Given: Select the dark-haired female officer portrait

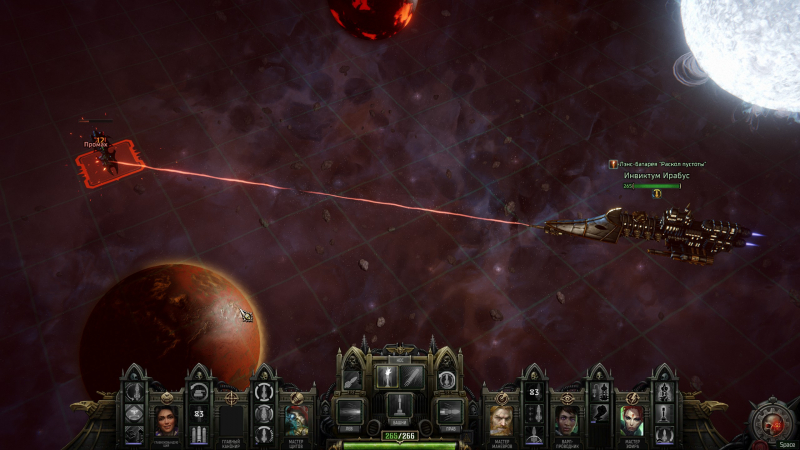Looking at the screenshot, I should pyautogui.click(x=167, y=418).
